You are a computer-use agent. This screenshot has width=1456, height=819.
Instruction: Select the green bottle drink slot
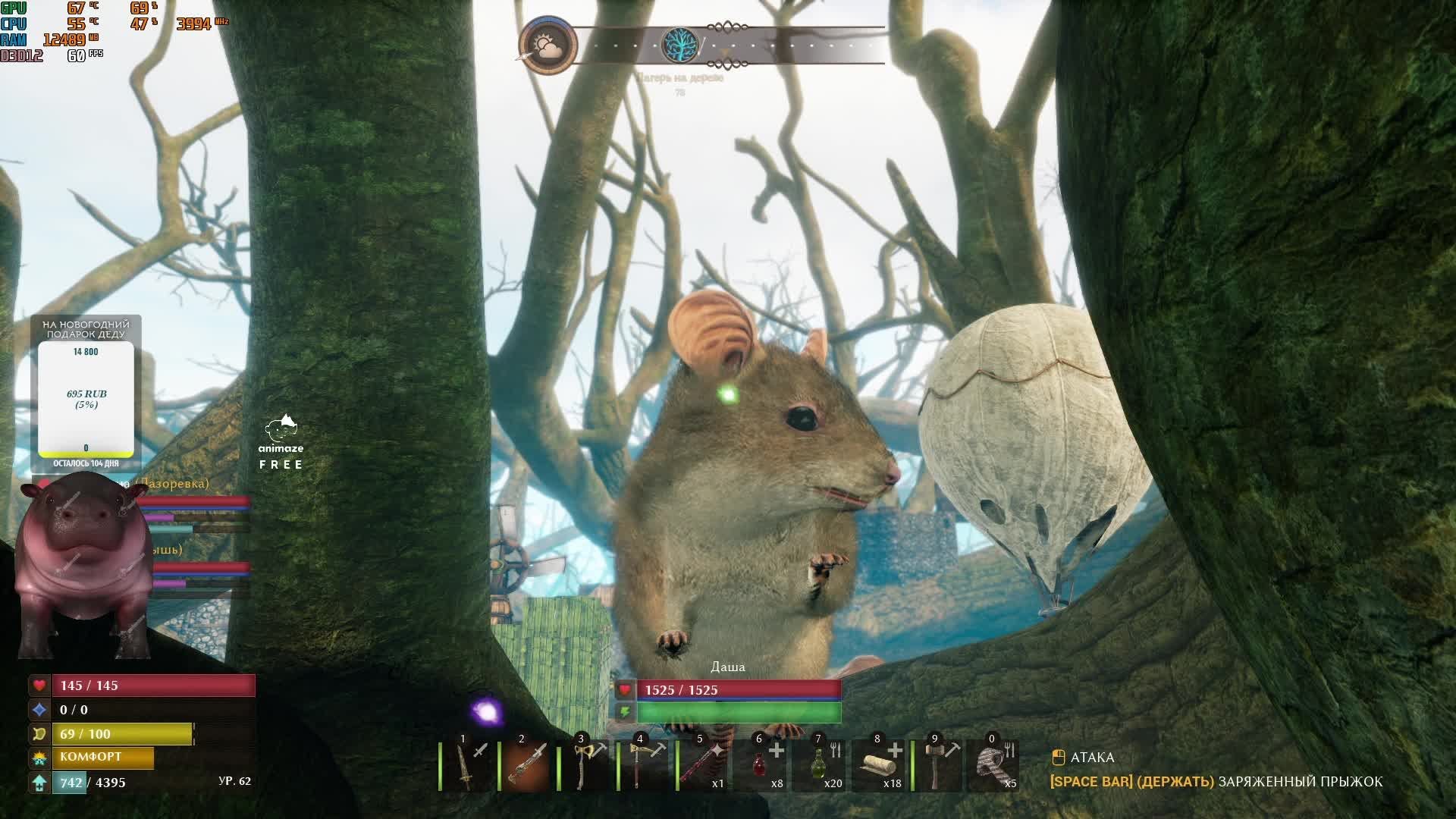click(822, 766)
